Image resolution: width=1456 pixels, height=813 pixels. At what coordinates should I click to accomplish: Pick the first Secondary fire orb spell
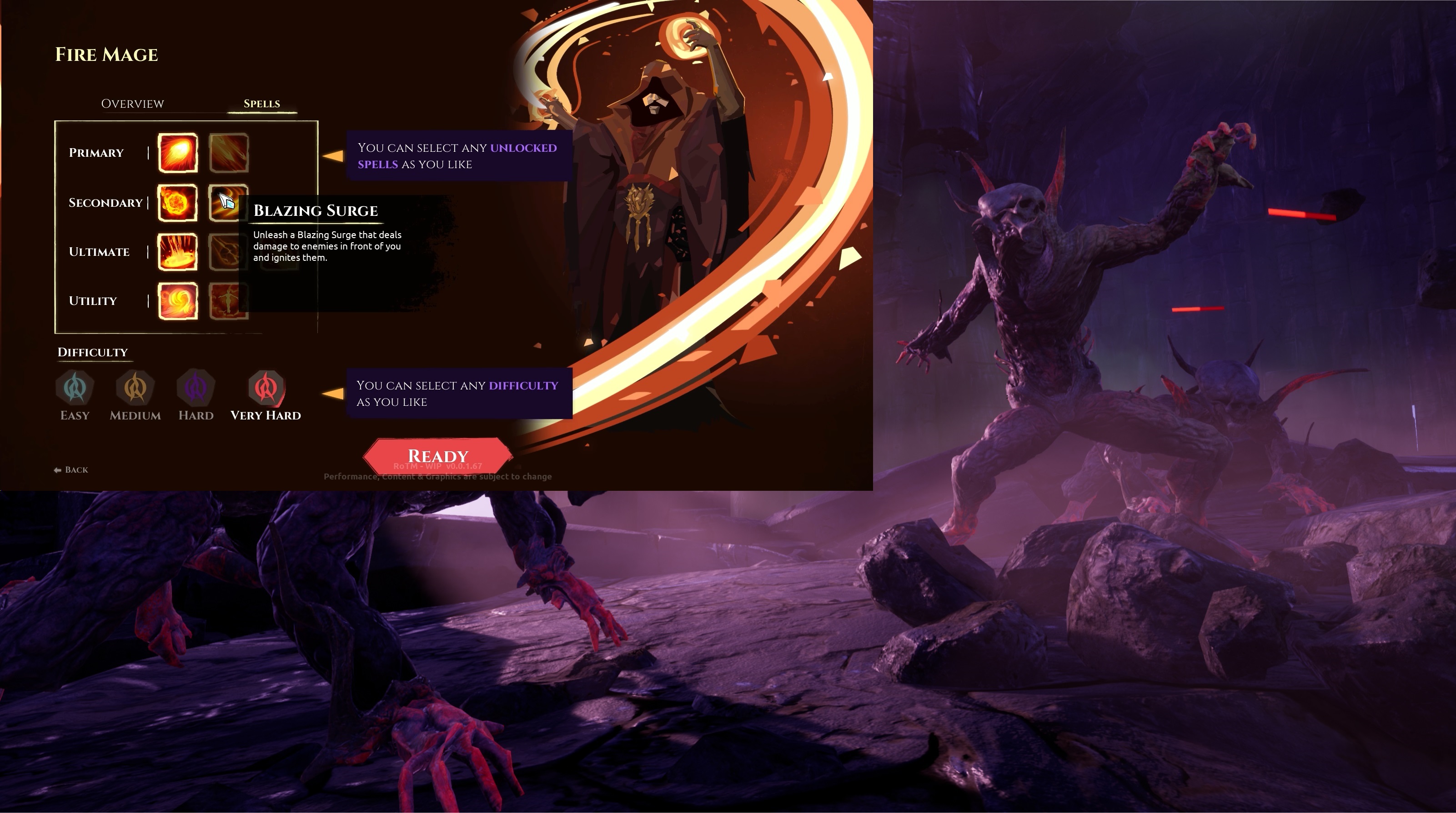pyautogui.click(x=177, y=203)
